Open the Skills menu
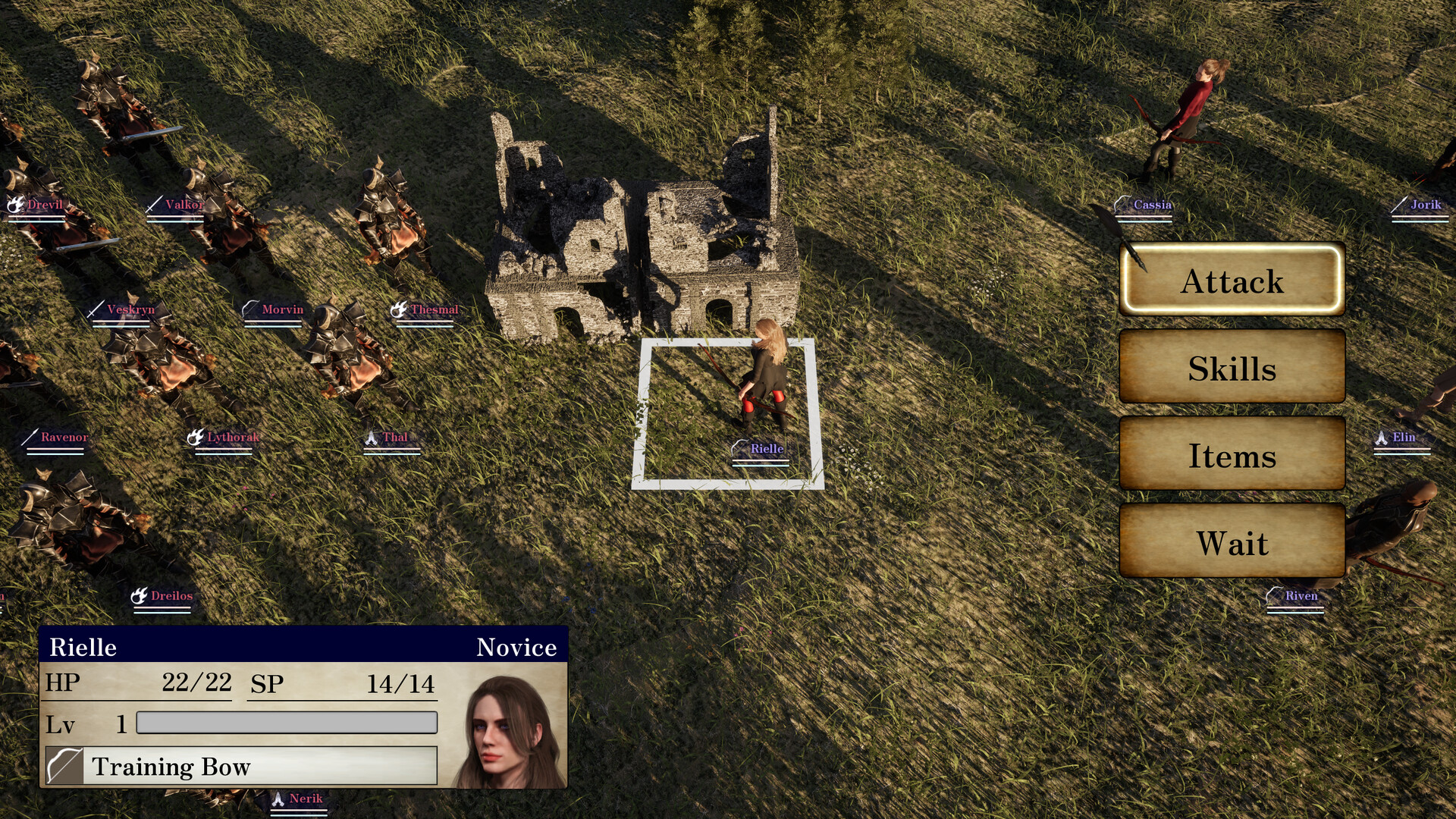1456x819 pixels. 1232,368
